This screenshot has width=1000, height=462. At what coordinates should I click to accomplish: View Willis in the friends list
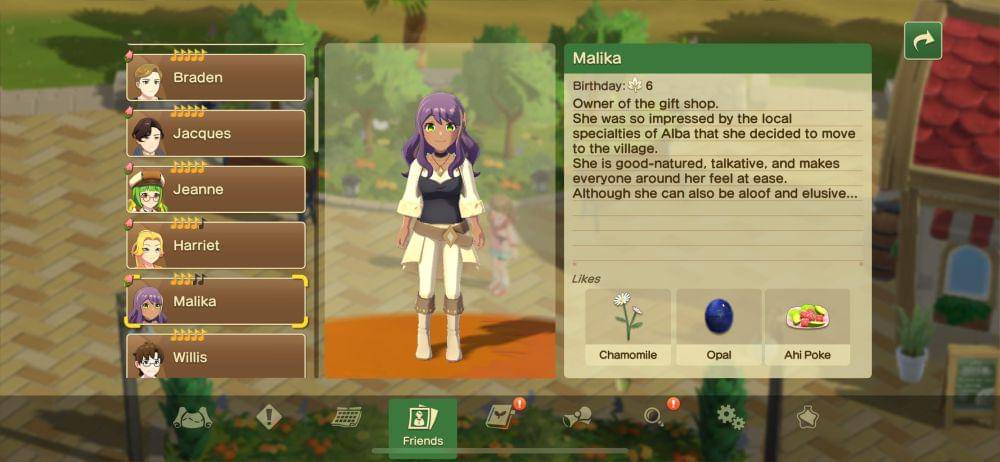[216, 355]
